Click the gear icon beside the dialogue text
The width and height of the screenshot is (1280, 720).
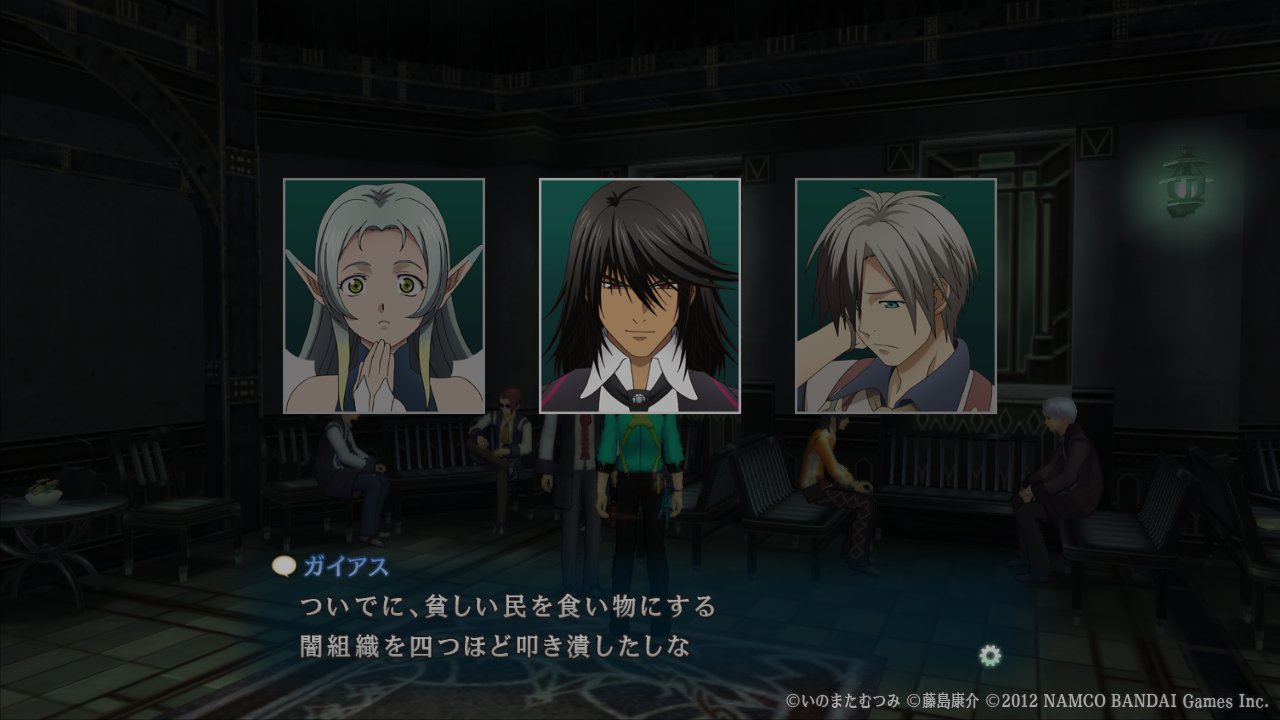990,656
